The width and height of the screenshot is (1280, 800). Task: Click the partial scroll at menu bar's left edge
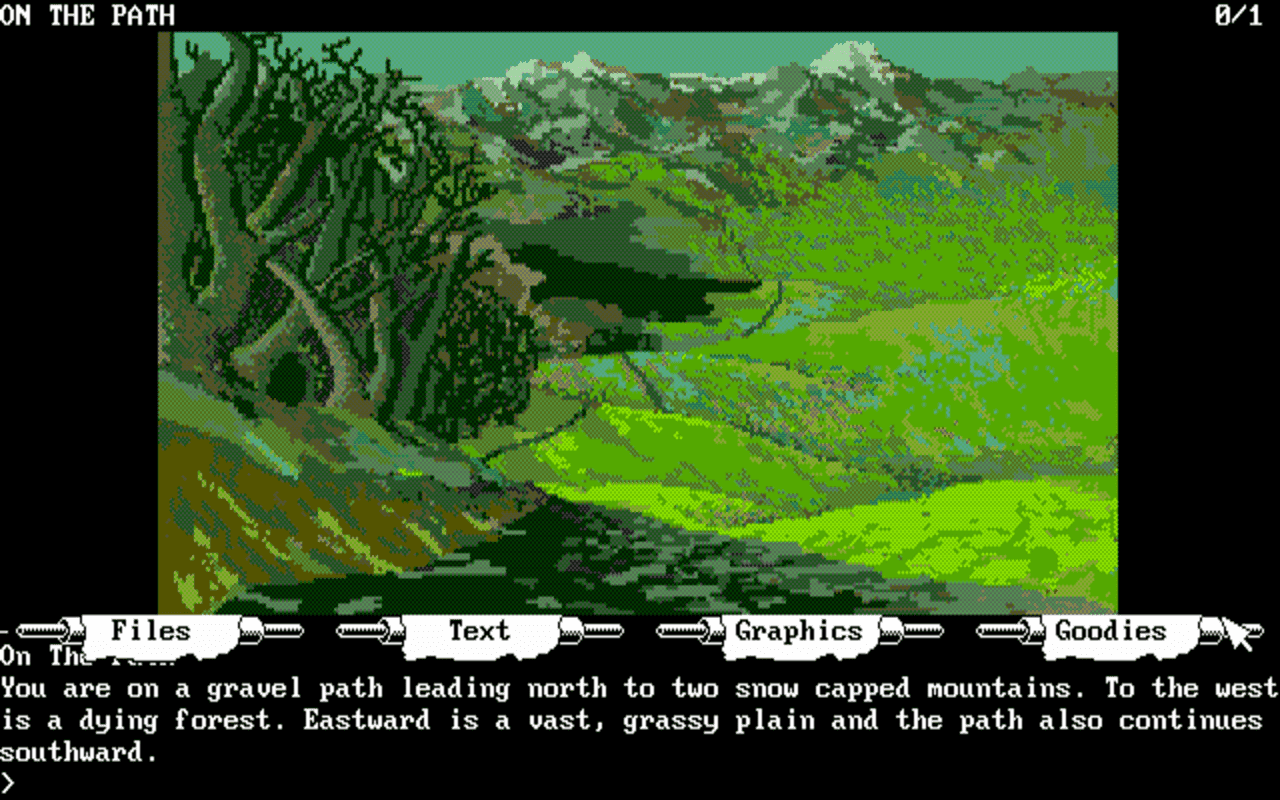tap(6, 631)
